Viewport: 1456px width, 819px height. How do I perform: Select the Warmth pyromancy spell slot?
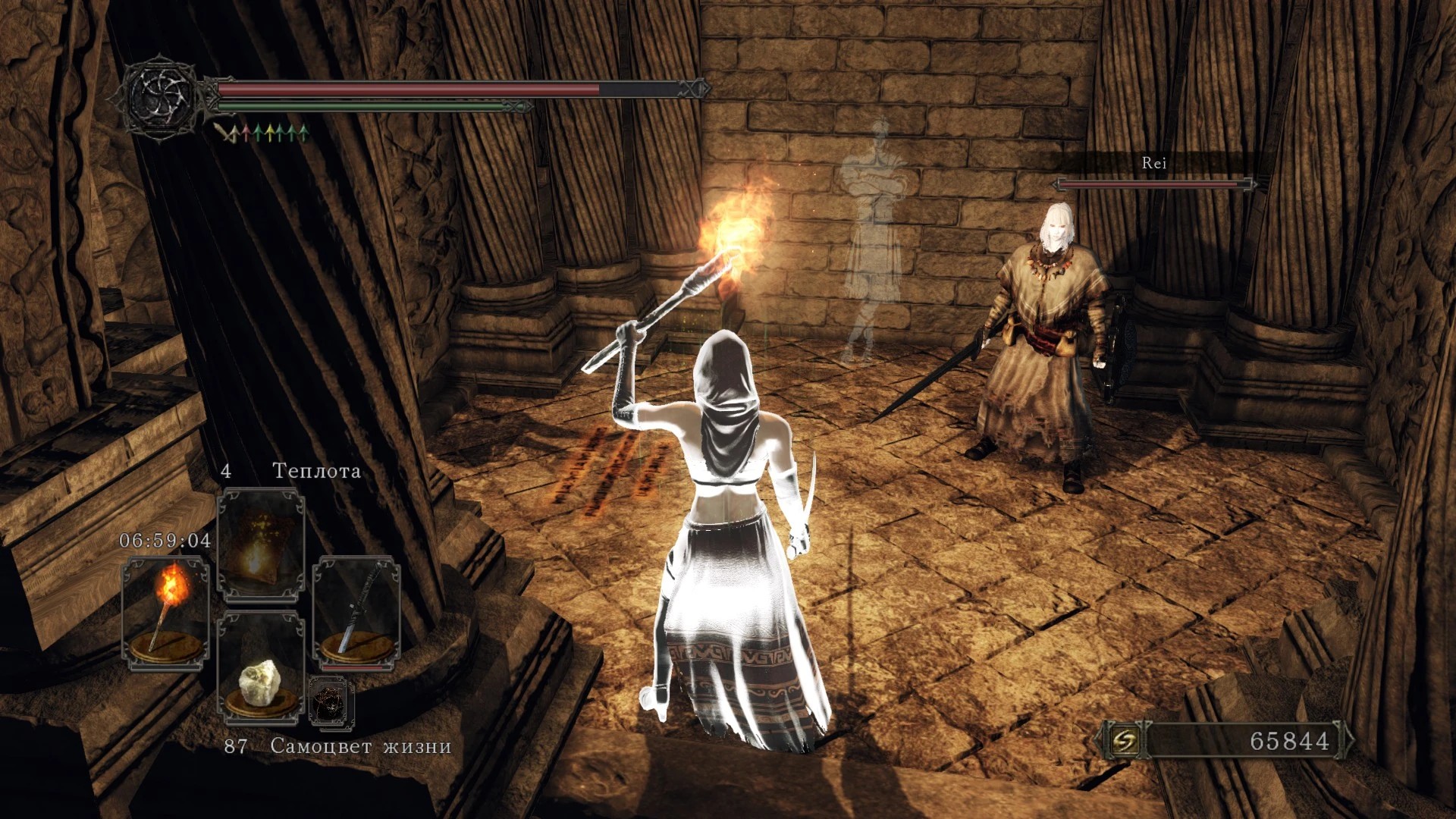[x=261, y=544]
